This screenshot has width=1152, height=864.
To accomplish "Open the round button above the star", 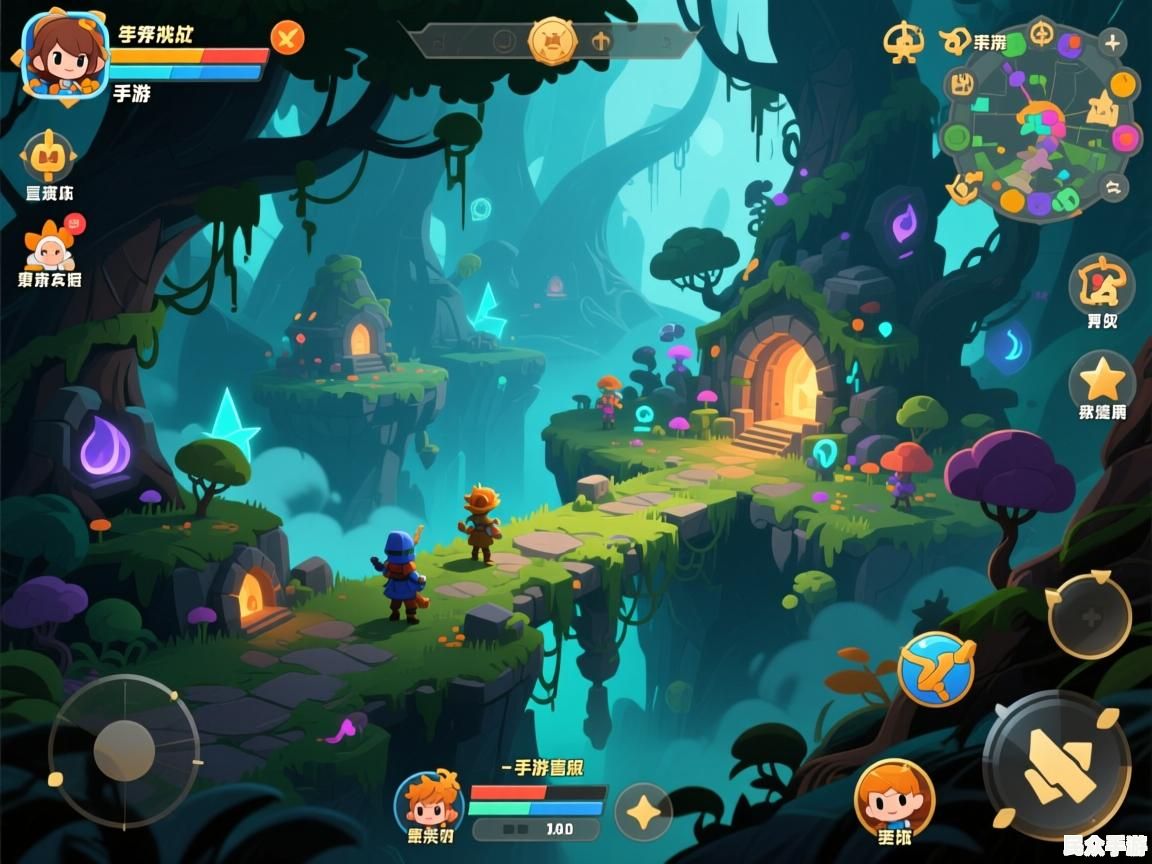I will click(1101, 285).
